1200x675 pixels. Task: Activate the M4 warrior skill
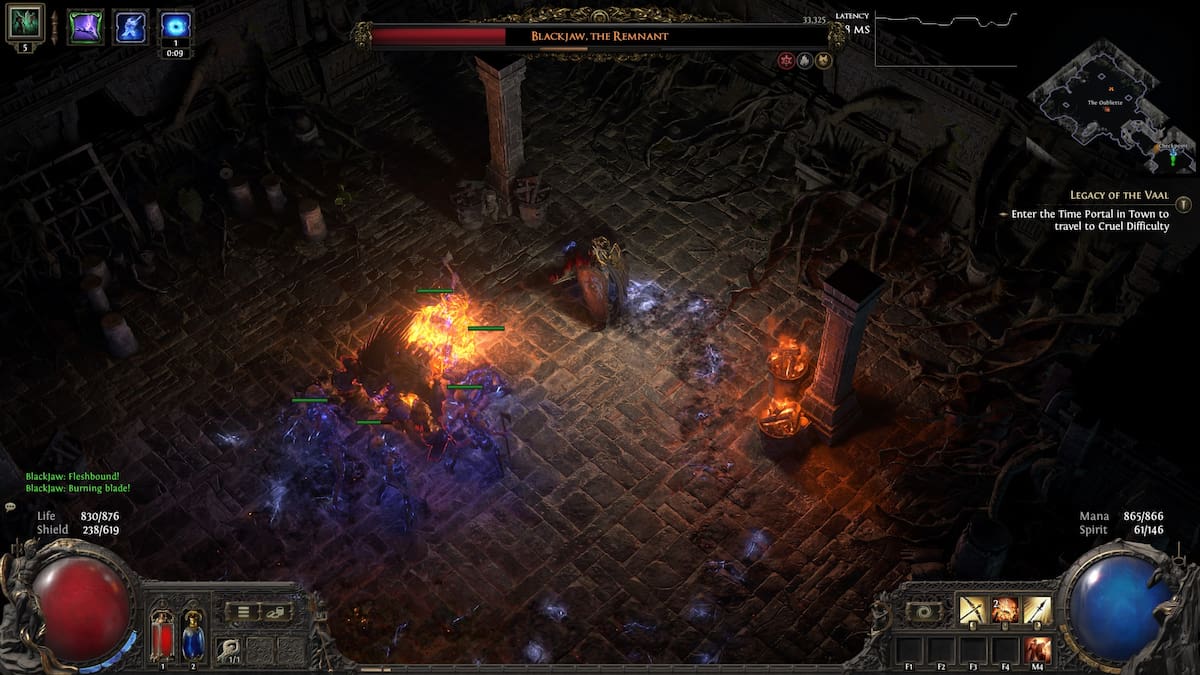[1038, 648]
